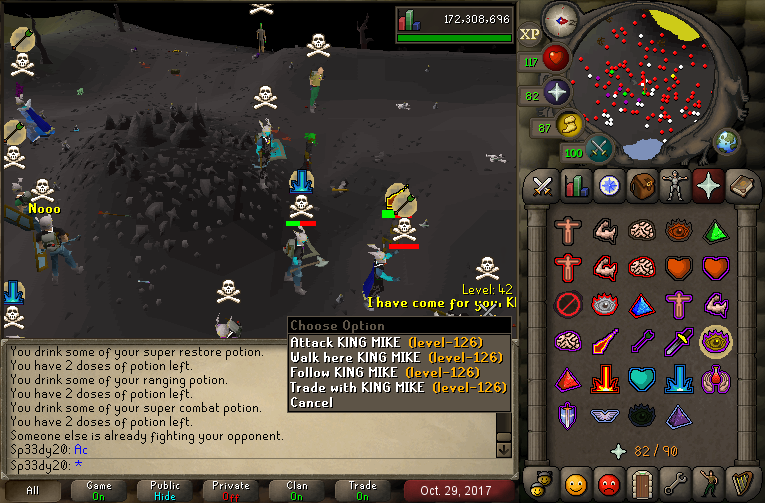Toggle run with the boot energy orb
This screenshot has width=765, height=503.
pyautogui.click(x=568, y=126)
